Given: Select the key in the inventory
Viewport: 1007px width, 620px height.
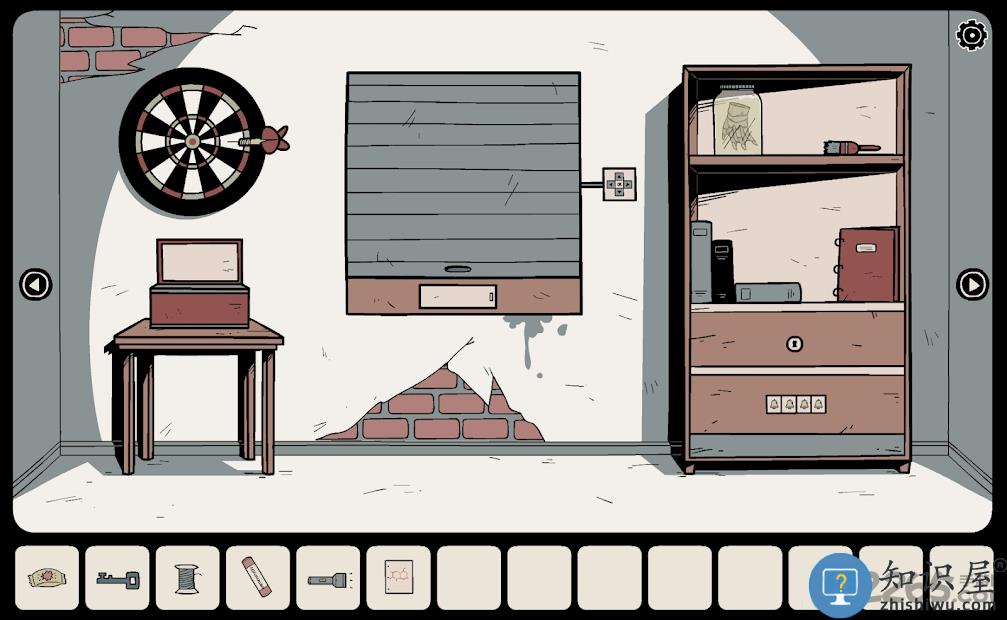Looking at the screenshot, I should click(x=117, y=578).
